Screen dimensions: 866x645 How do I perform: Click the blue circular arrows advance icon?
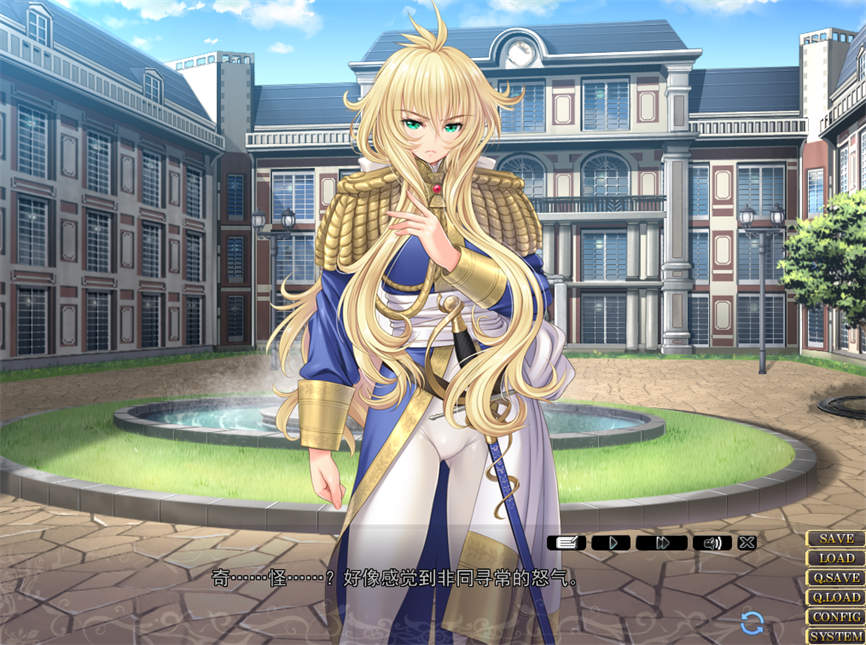[x=752, y=624]
